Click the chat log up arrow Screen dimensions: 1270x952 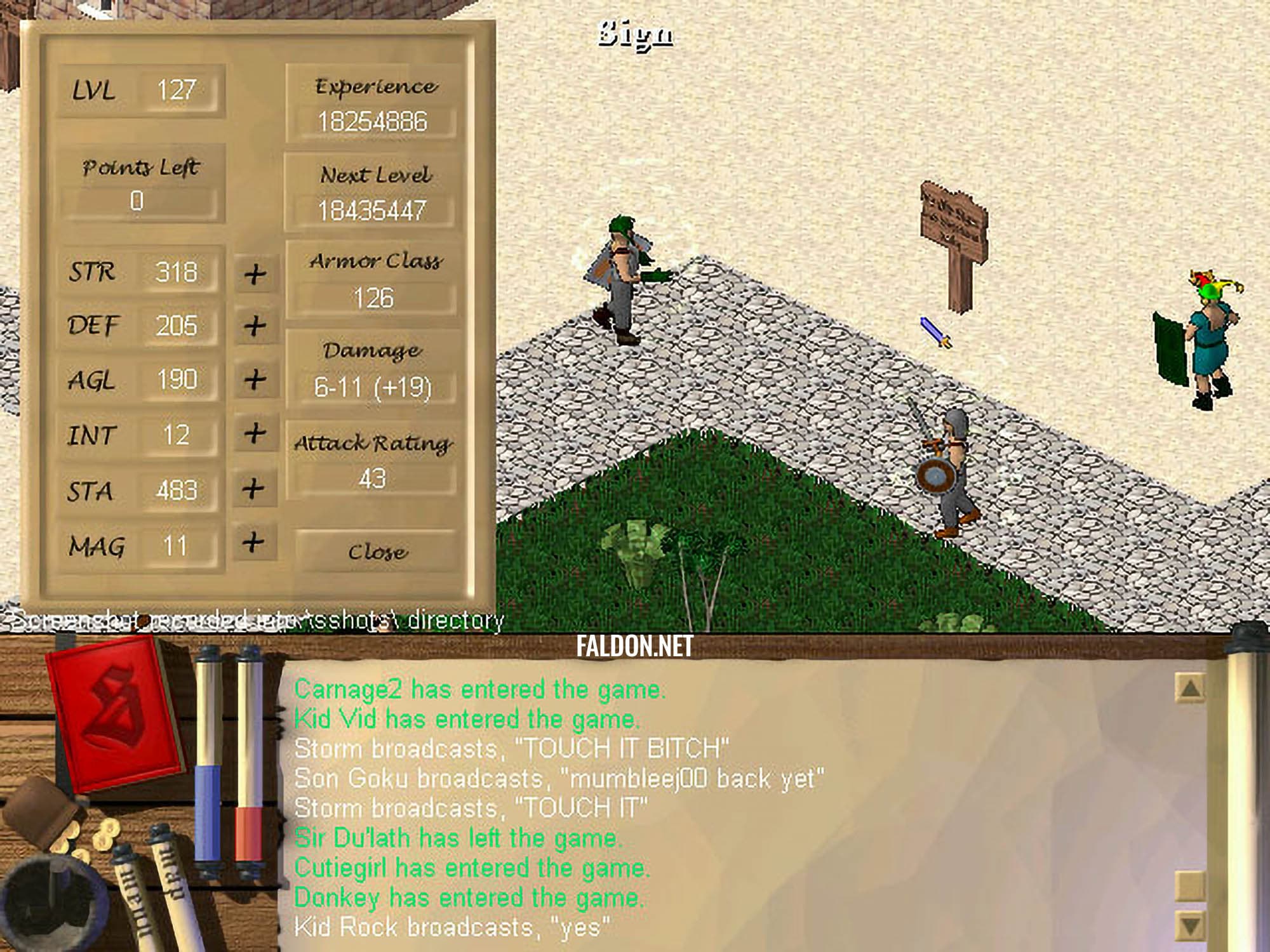(x=1190, y=687)
